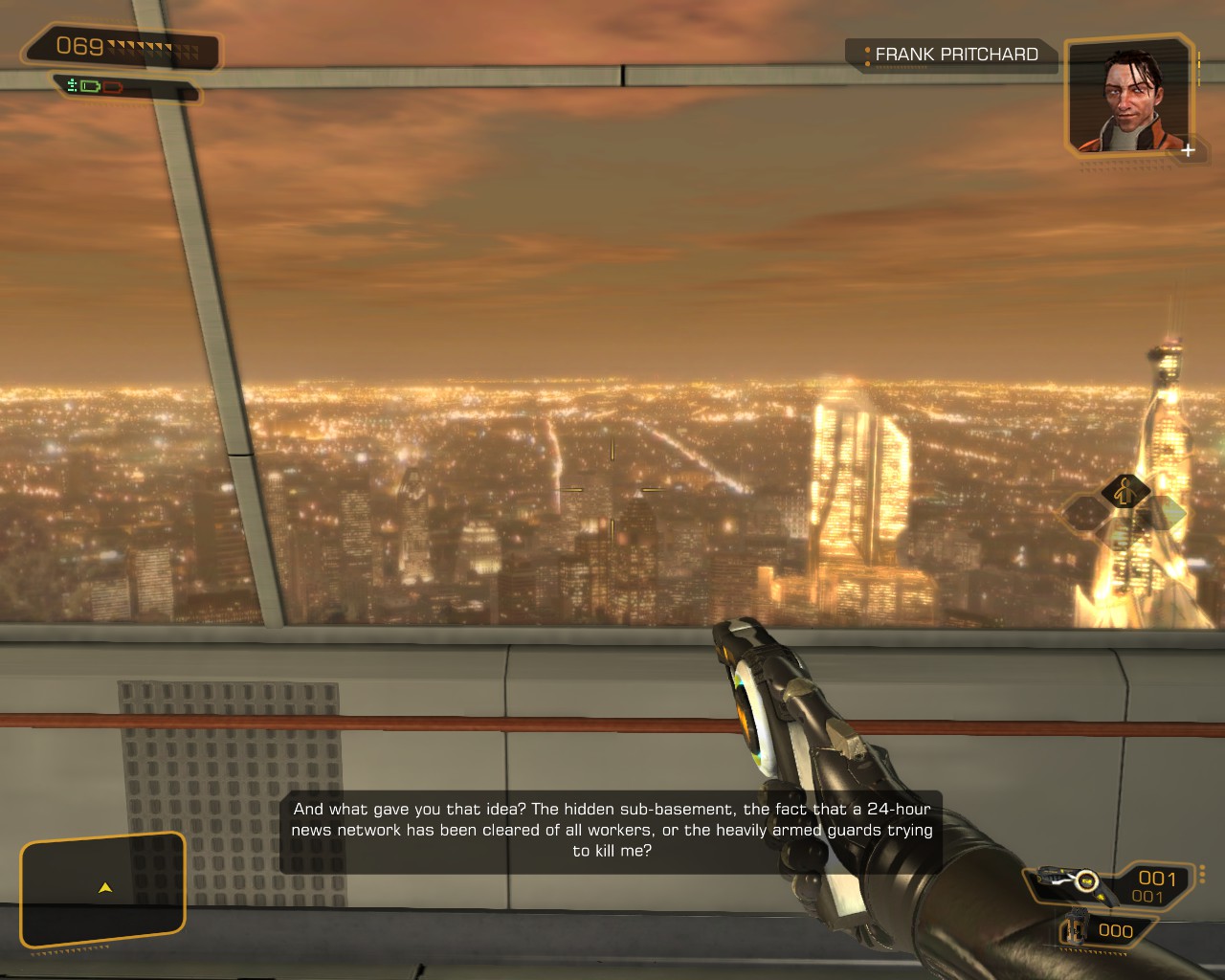The height and width of the screenshot is (980, 1225).
Task: Select the secondary item icon below the weapon
Action: point(1076,930)
